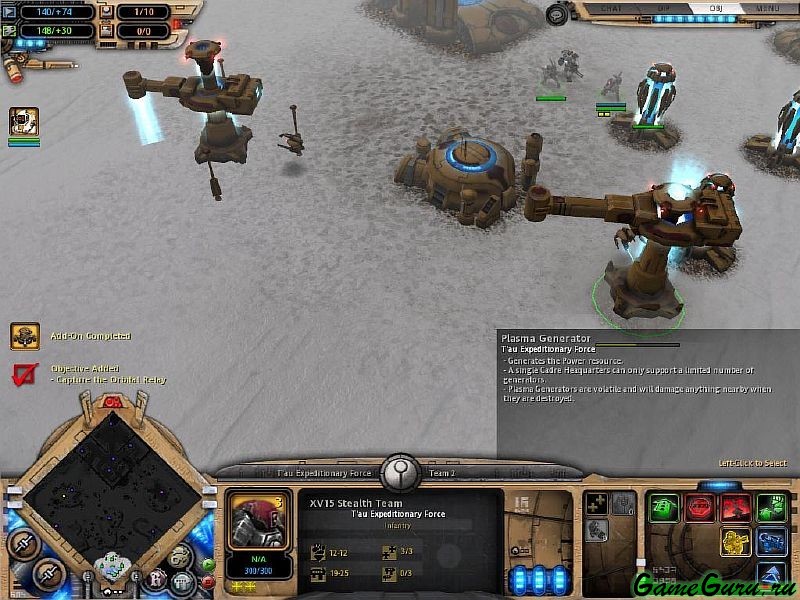
Task: Click the round speech-bubble button
Action: coord(180,557)
